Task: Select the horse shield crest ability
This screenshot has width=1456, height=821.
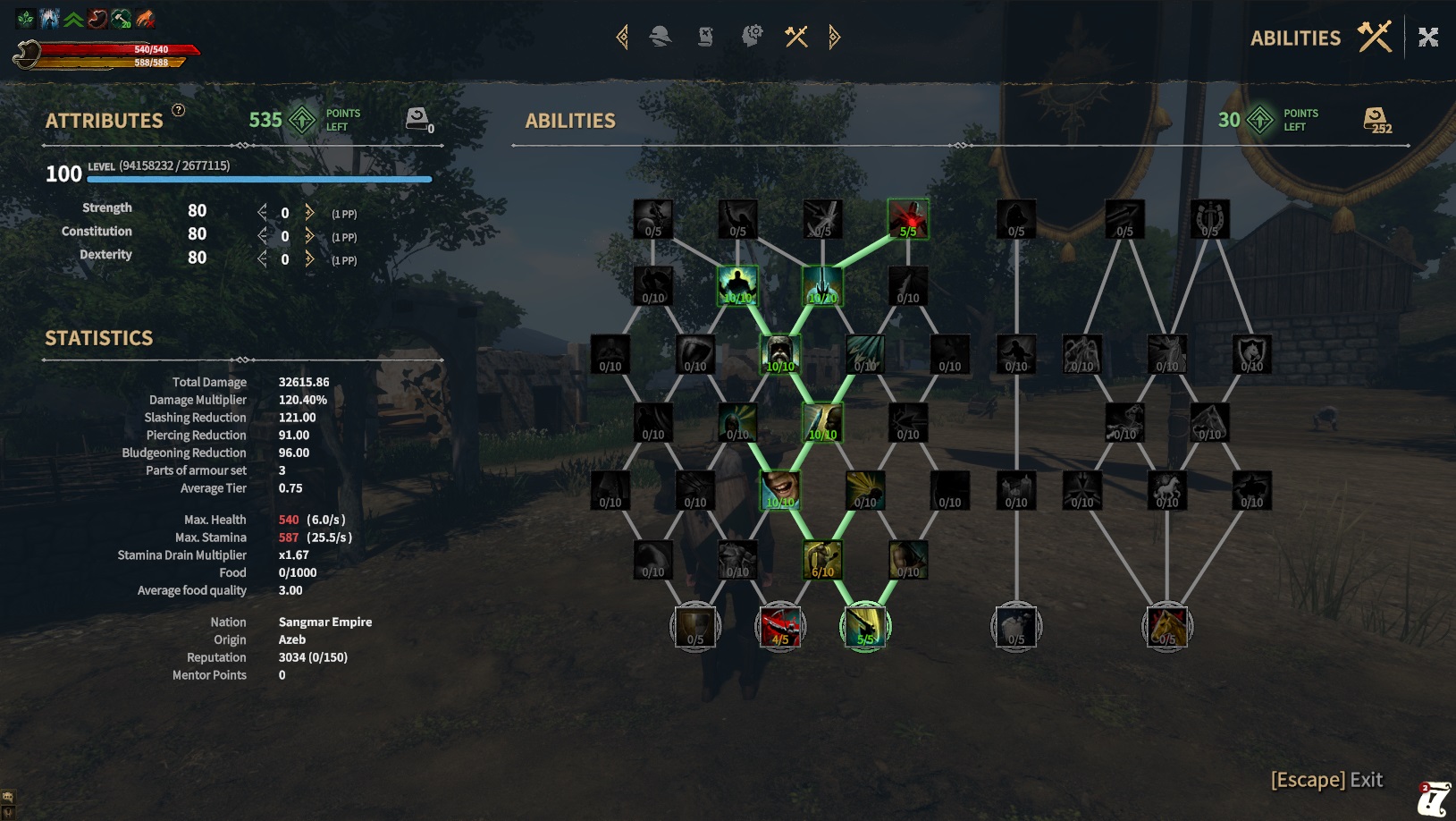Action: click(1251, 354)
